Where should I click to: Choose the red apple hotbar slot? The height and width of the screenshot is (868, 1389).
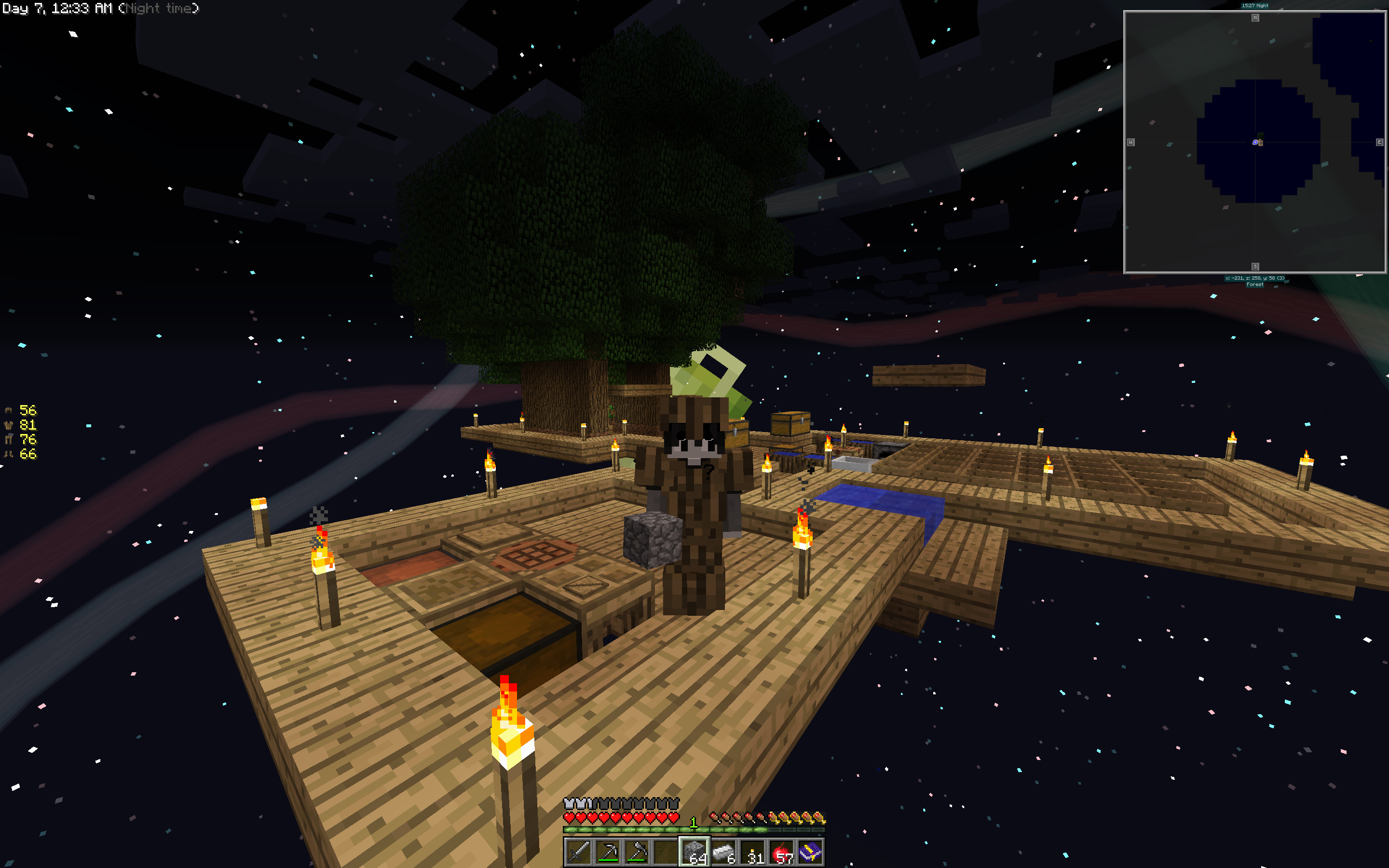coord(782,851)
